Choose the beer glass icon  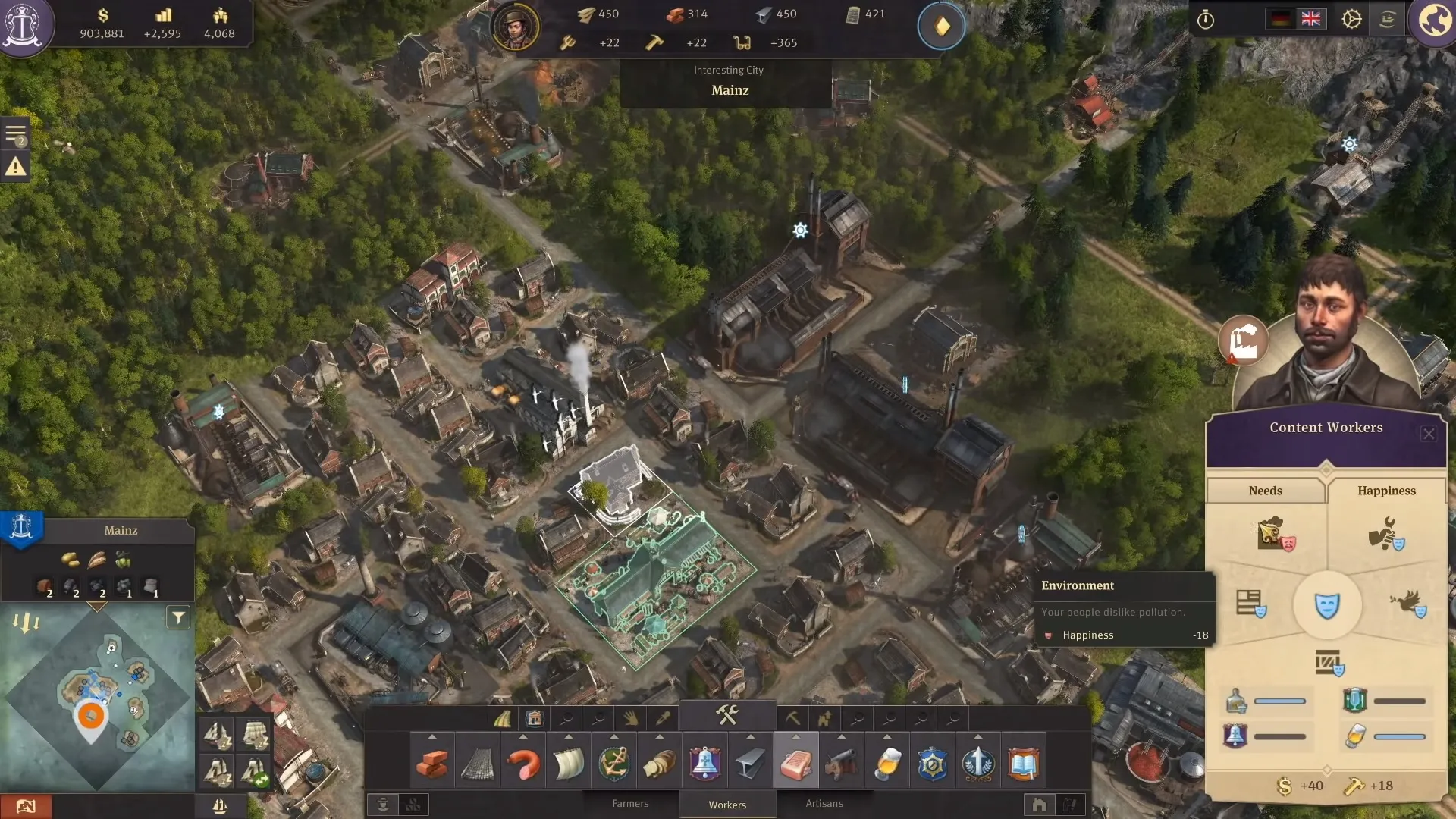(x=887, y=764)
